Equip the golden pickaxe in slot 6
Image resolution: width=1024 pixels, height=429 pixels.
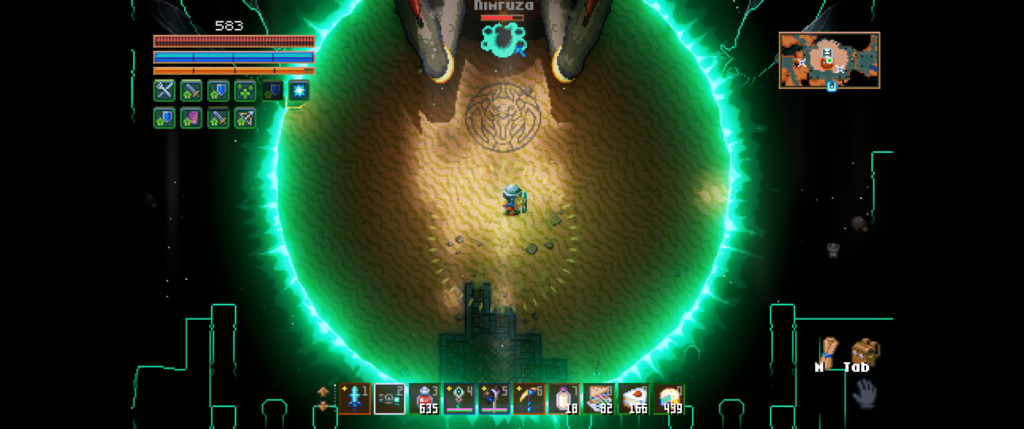coord(530,399)
